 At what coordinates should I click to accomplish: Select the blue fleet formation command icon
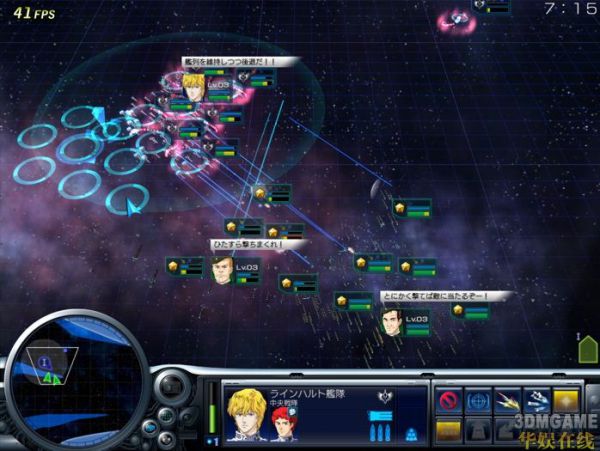point(537,401)
